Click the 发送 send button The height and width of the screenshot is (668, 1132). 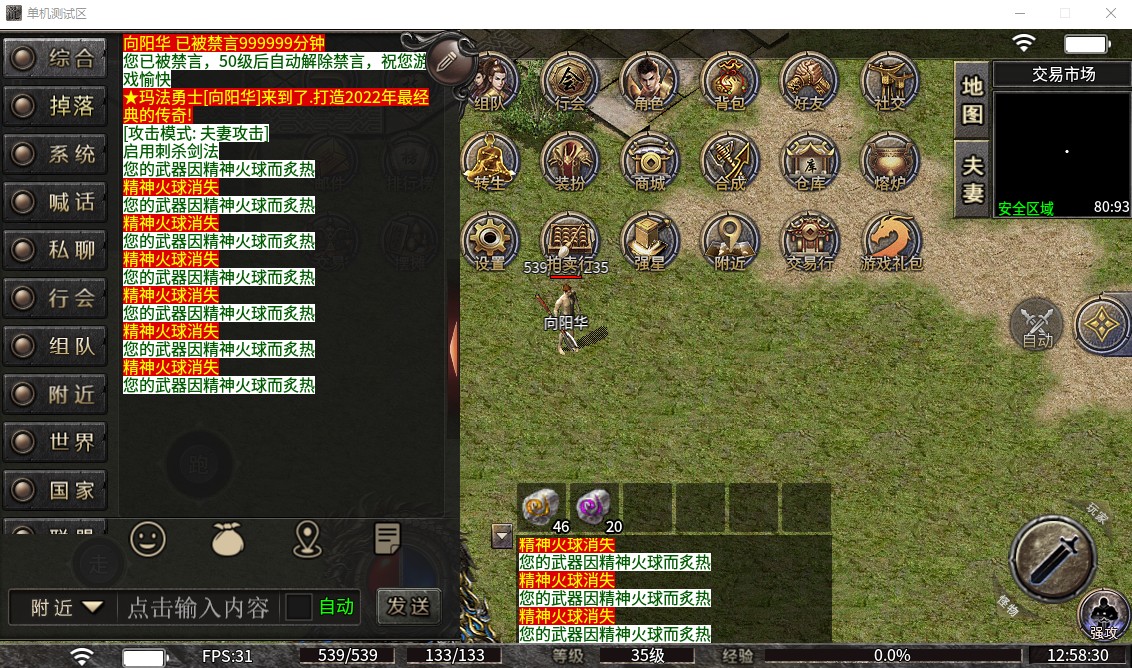click(408, 605)
